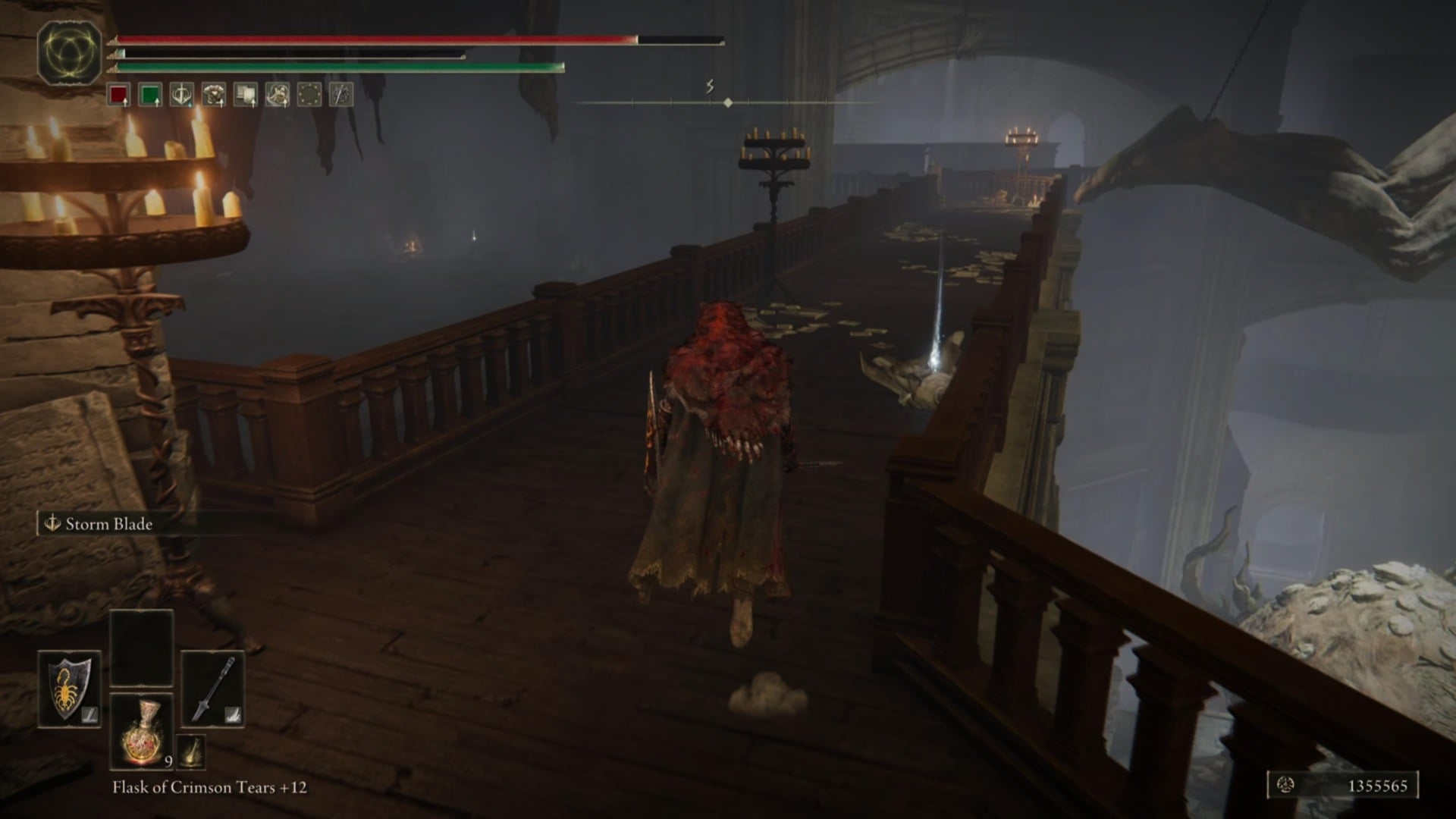
Task: Click the crossed-weapons status icon at row's end
Action: click(340, 96)
